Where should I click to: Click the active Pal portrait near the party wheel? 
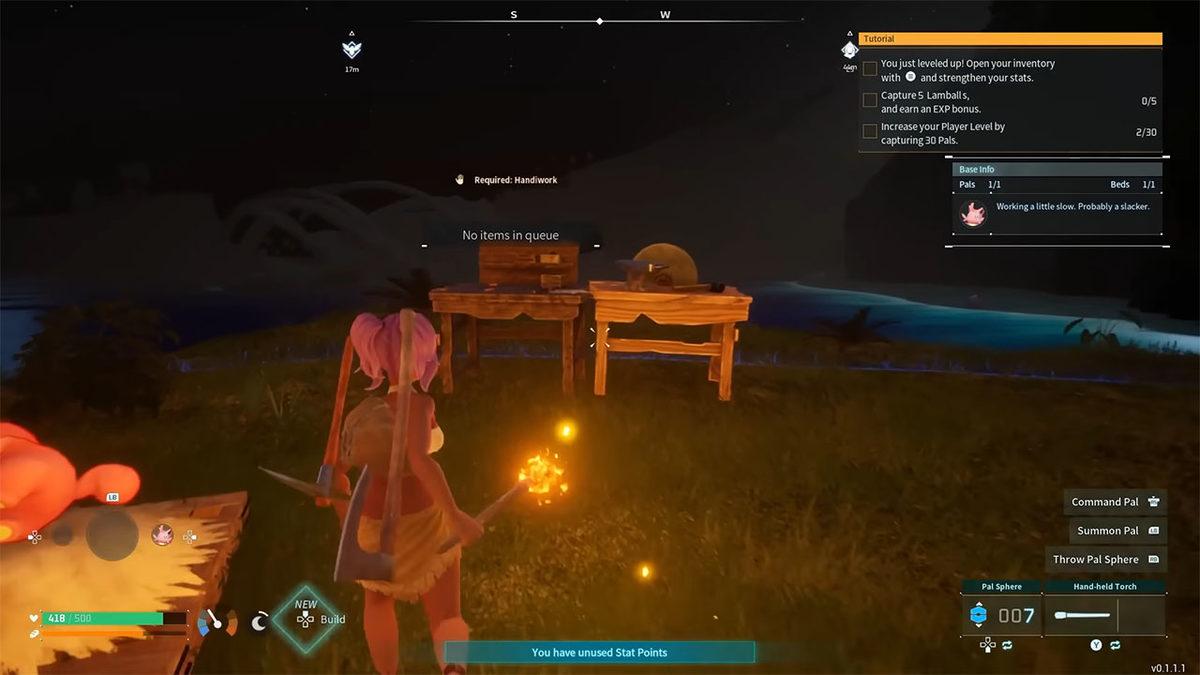pos(162,535)
